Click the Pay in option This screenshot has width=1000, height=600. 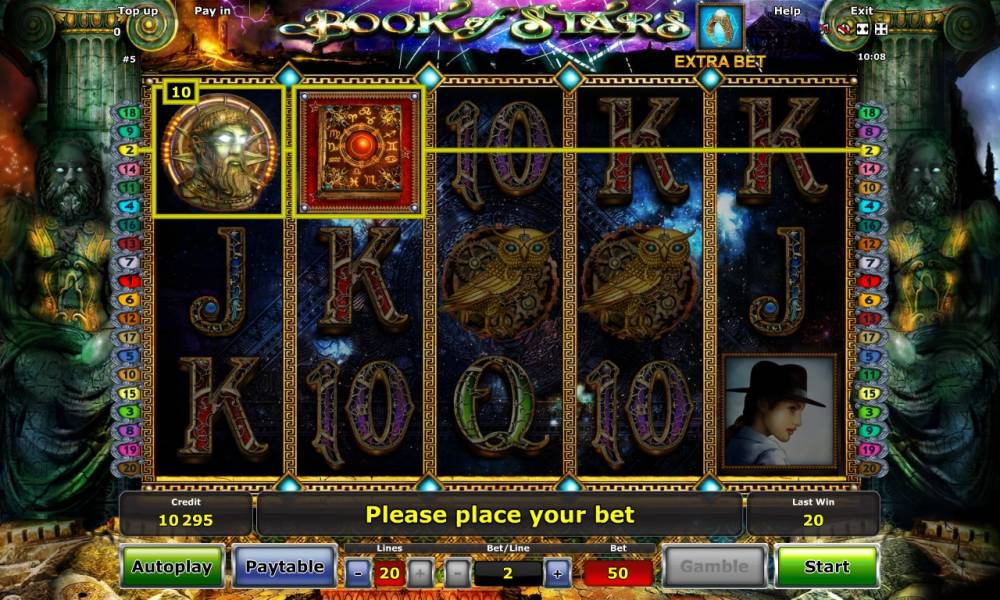tap(212, 11)
